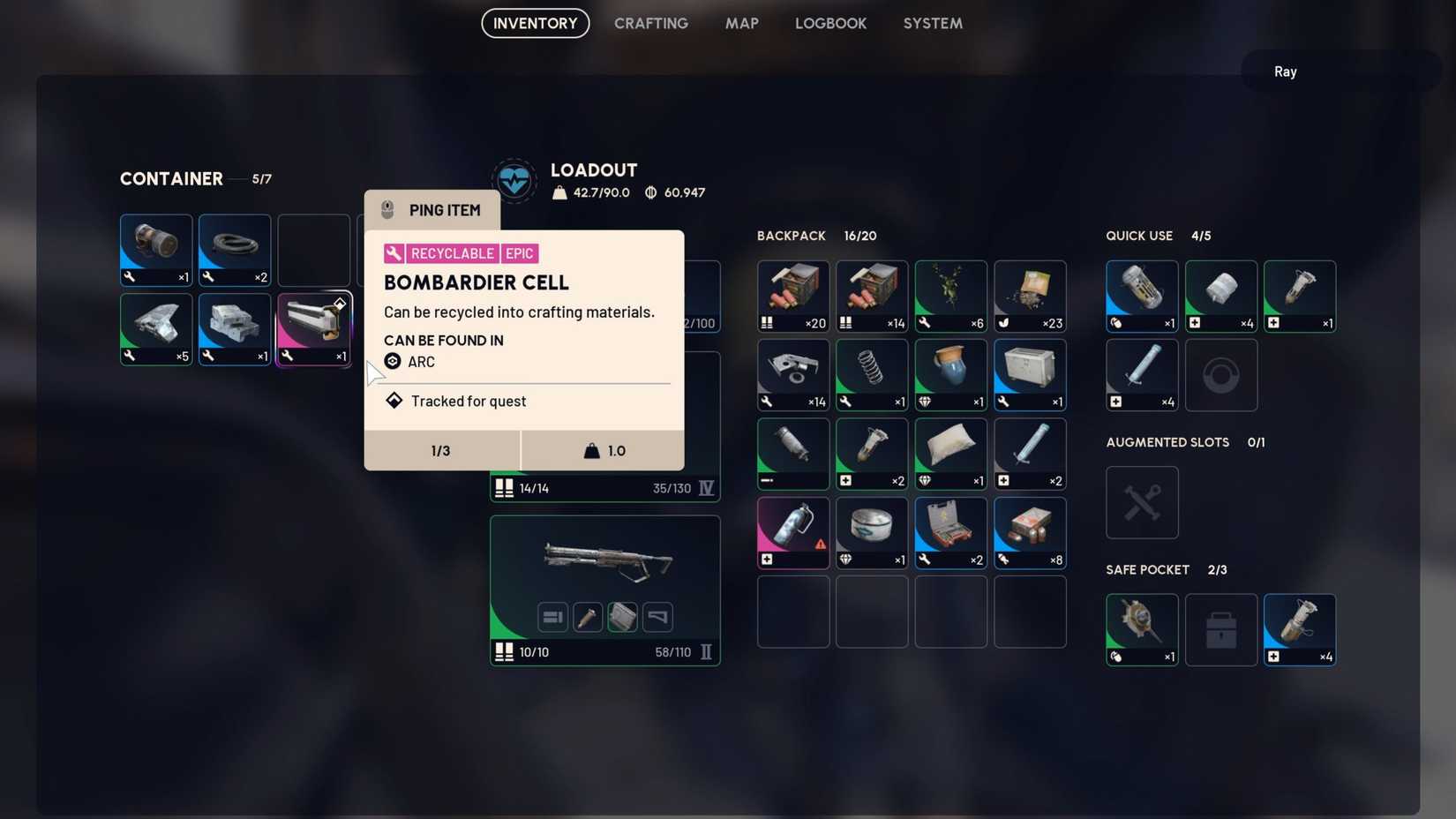The image size is (1456, 819).
Task: Select the backpack stack of 23 items
Action: [1030, 296]
